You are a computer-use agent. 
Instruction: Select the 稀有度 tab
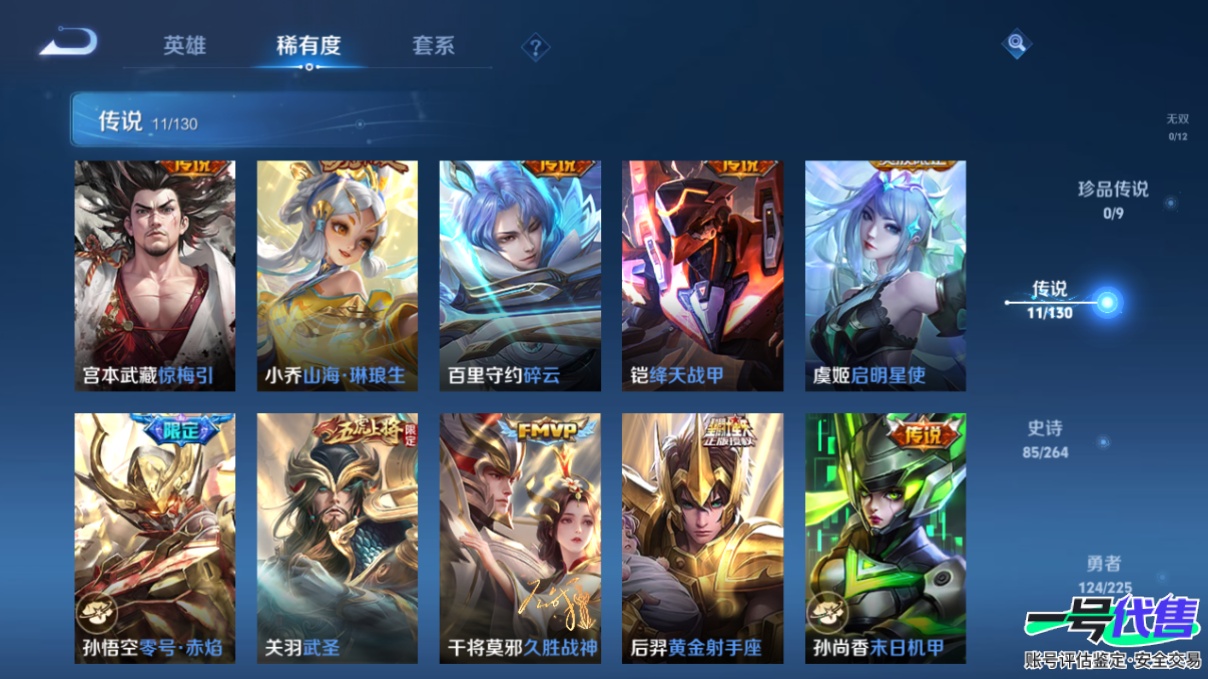[x=308, y=45]
